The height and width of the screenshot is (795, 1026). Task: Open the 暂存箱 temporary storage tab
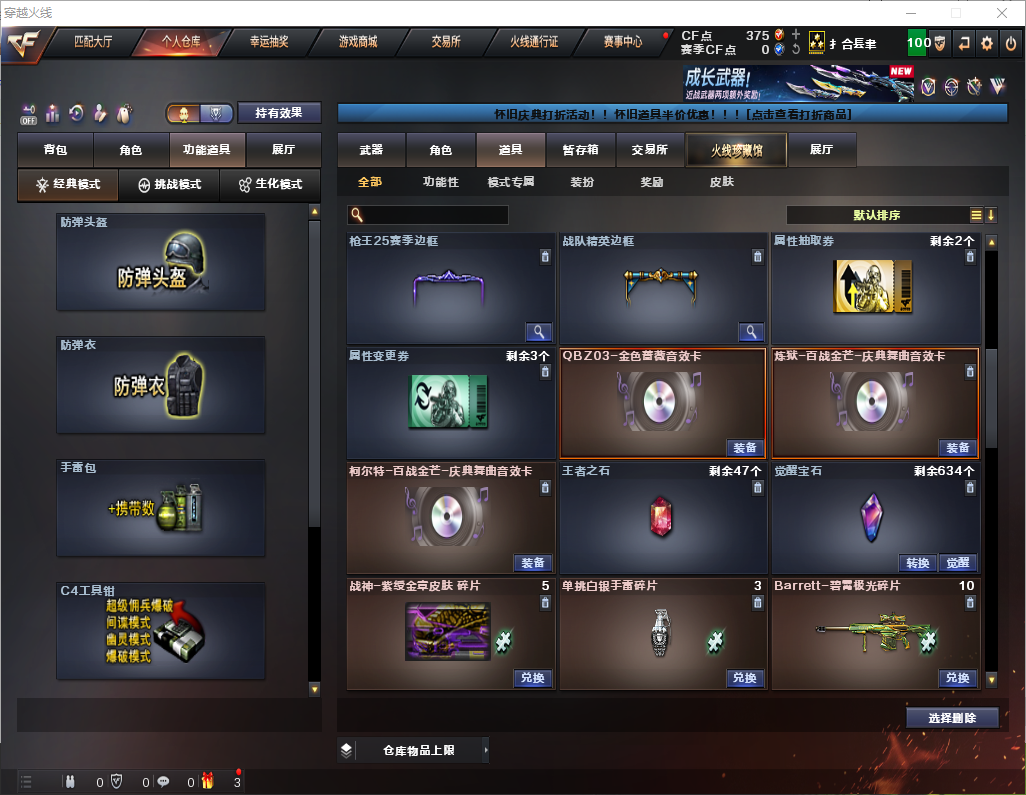(580, 150)
